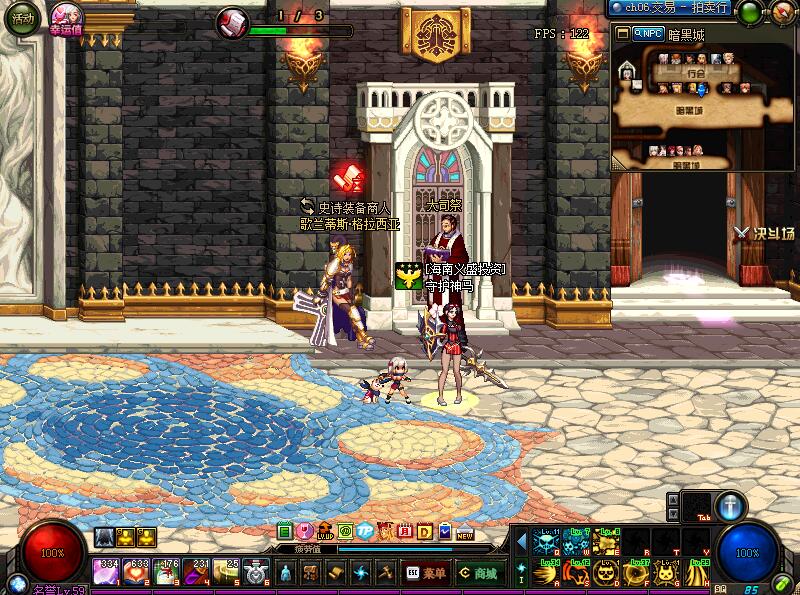
Task: Click the compass icon above the minimap
Action: pos(781,13)
